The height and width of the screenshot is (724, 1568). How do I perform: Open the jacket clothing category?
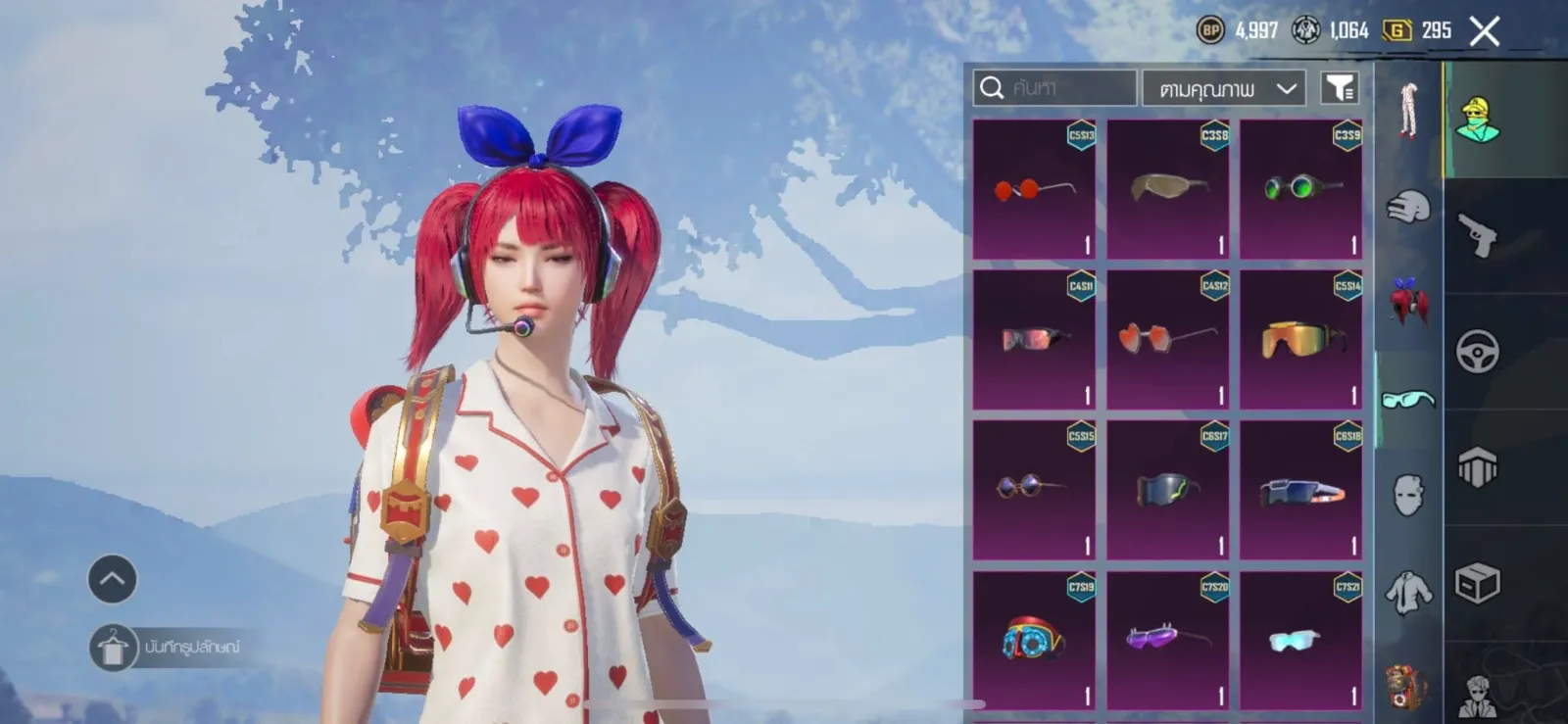1408,591
